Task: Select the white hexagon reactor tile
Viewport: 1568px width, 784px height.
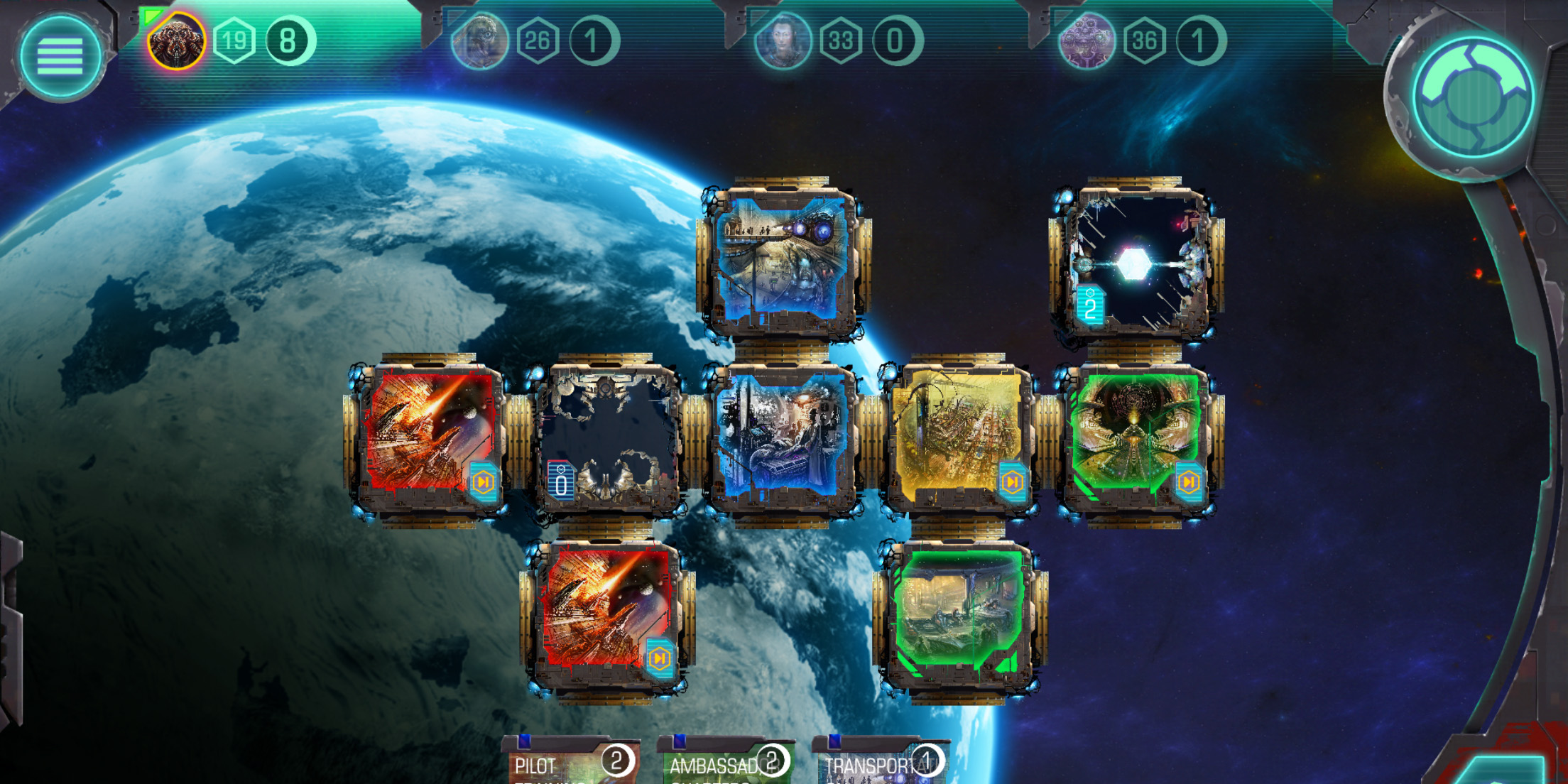Action: point(1136,263)
